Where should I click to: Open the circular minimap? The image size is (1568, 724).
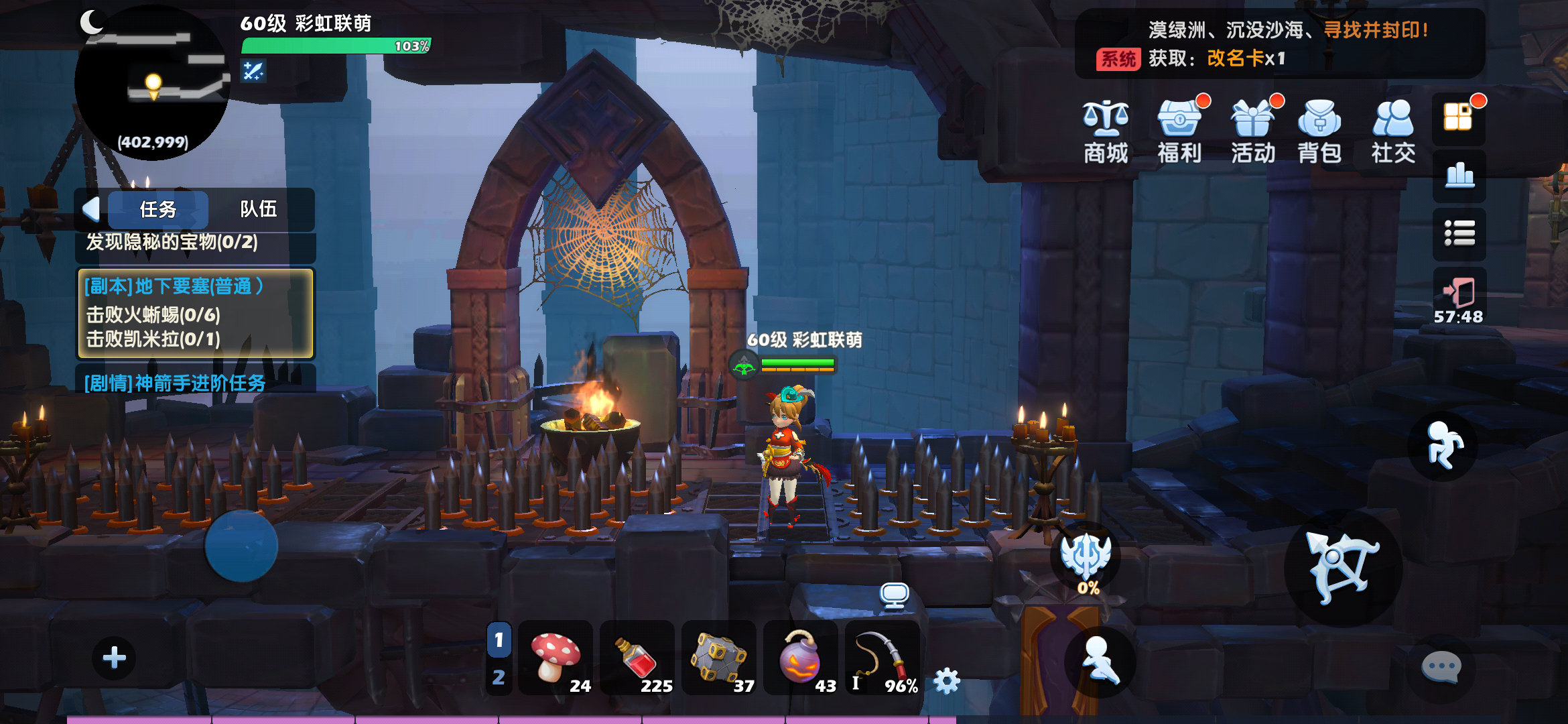point(153,84)
